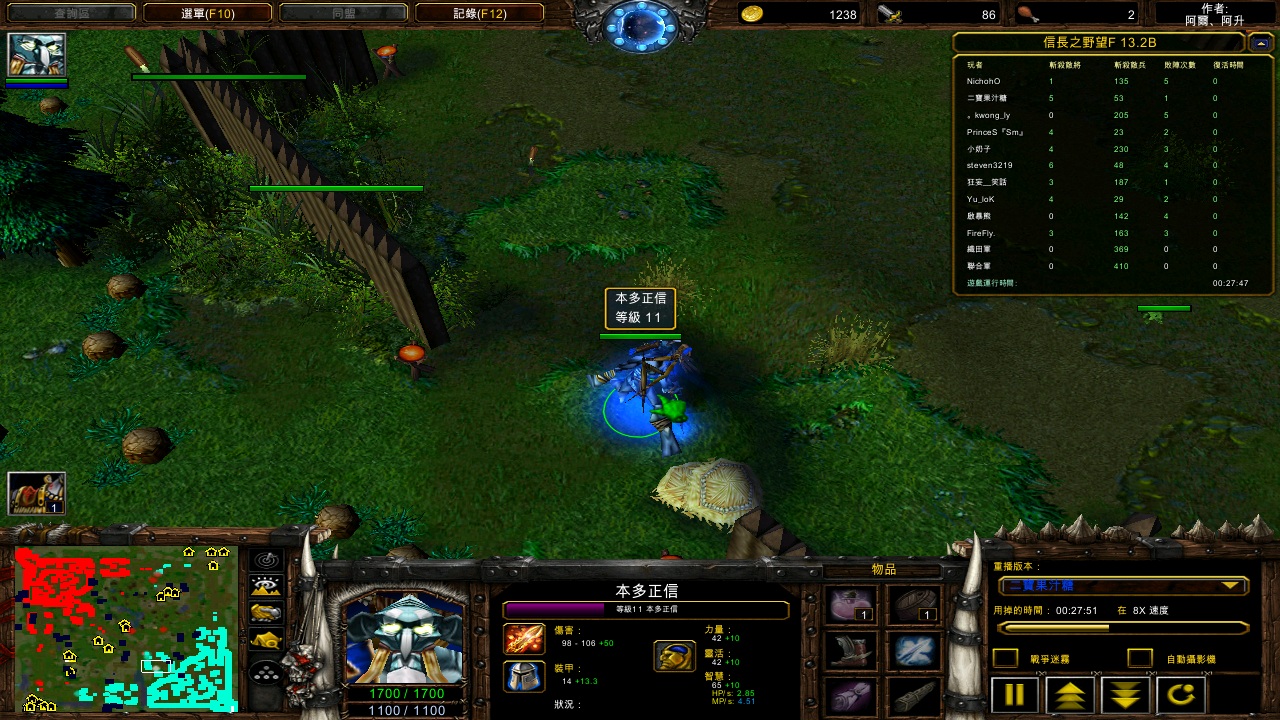The height and width of the screenshot is (720, 1280).
Task: Pause the replay playback
Action: tap(1014, 695)
